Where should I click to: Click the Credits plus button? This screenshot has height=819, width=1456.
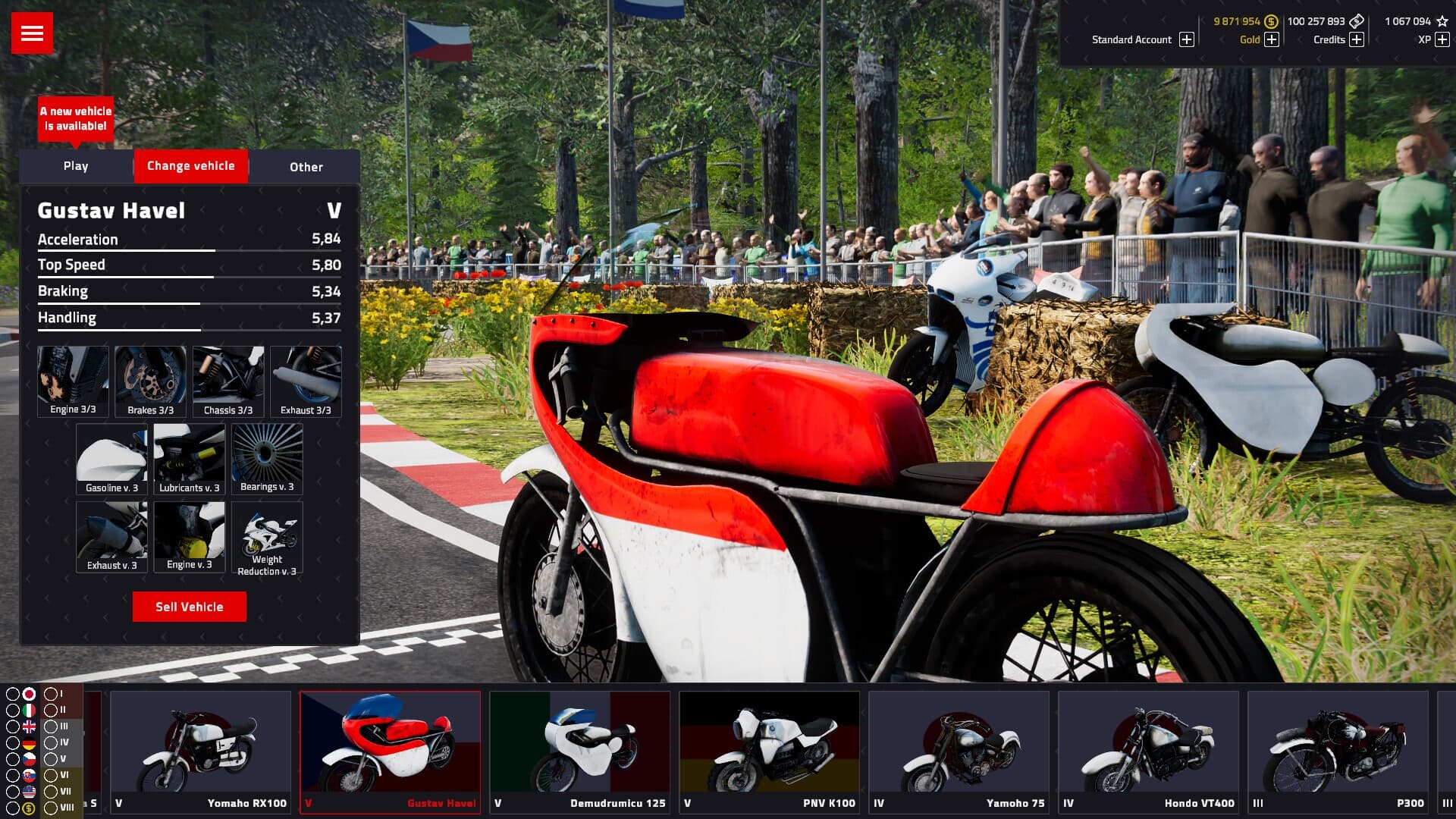pyautogui.click(x=1357, y=40)
